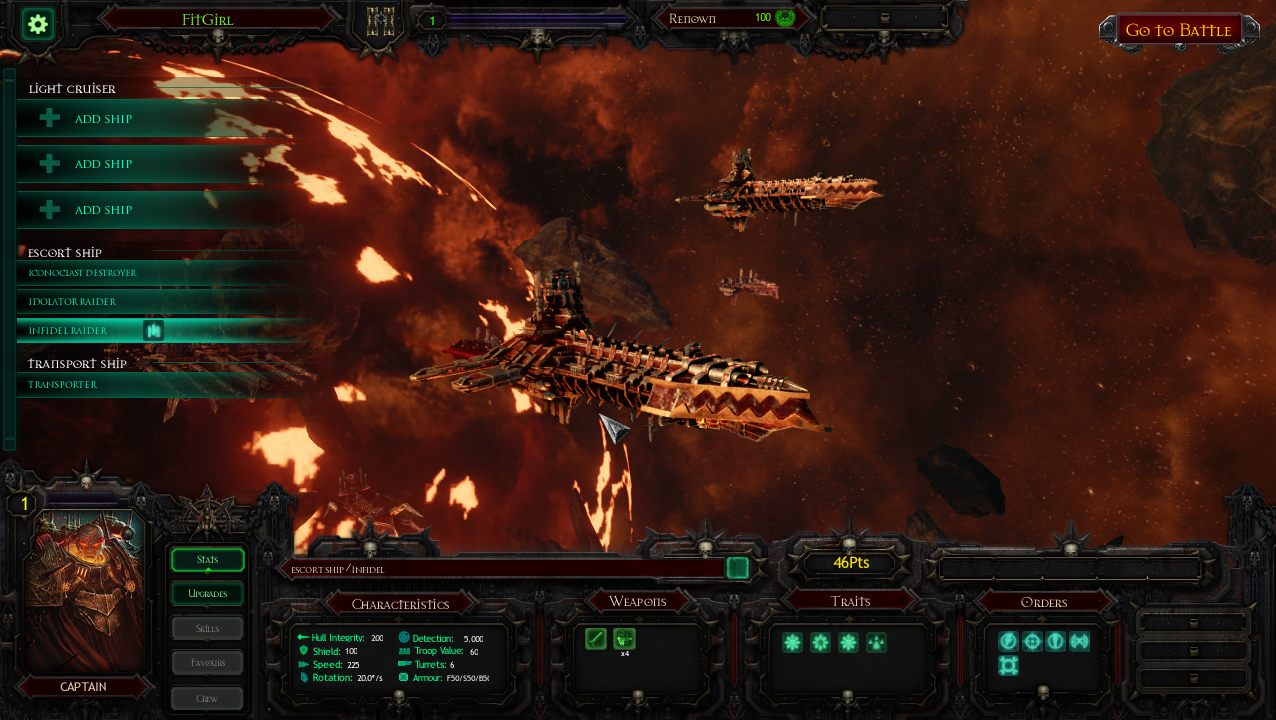Click the green square beside the ship name

point(737,568)
